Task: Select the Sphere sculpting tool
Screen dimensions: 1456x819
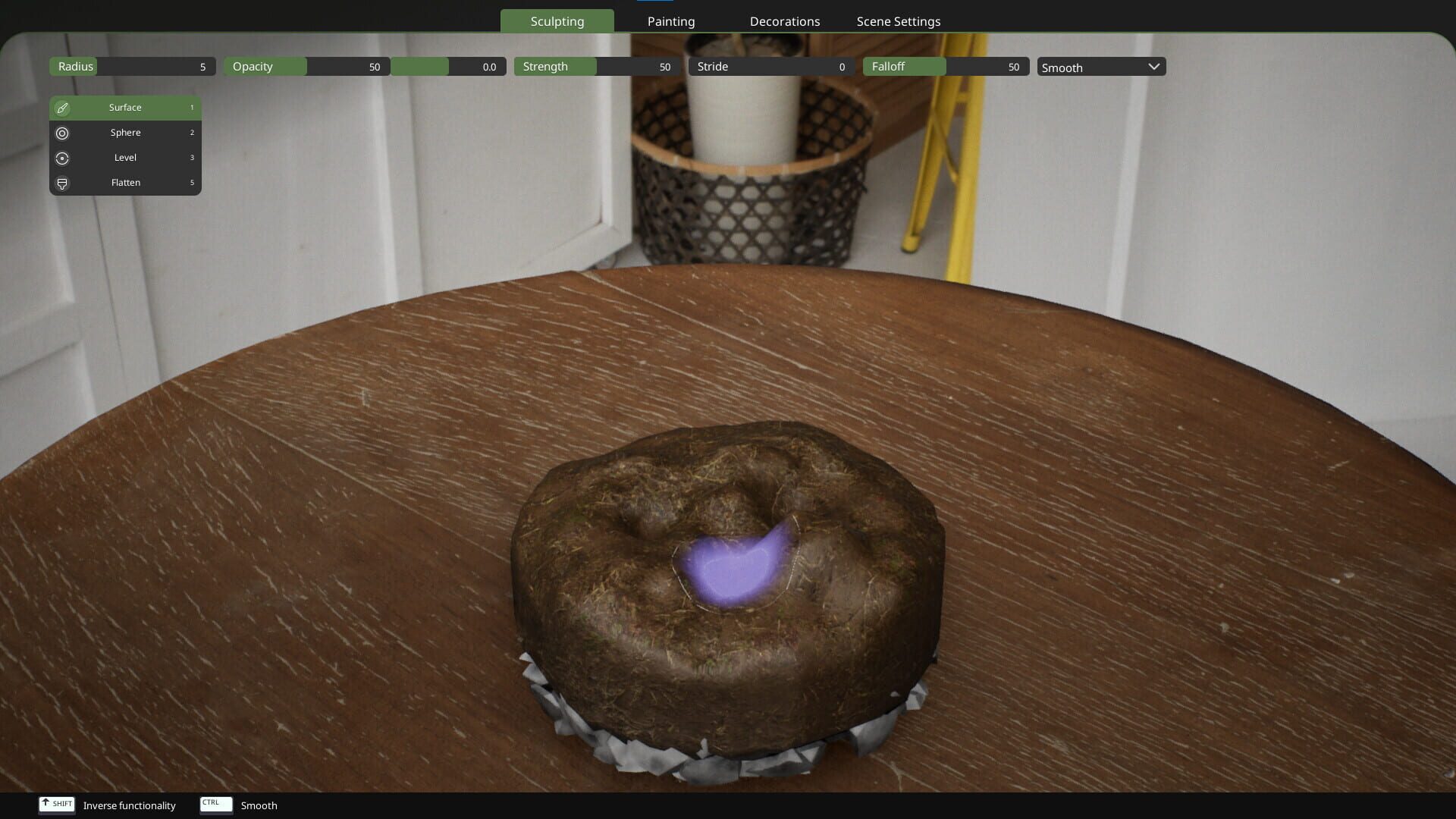Action: [124, 132]
